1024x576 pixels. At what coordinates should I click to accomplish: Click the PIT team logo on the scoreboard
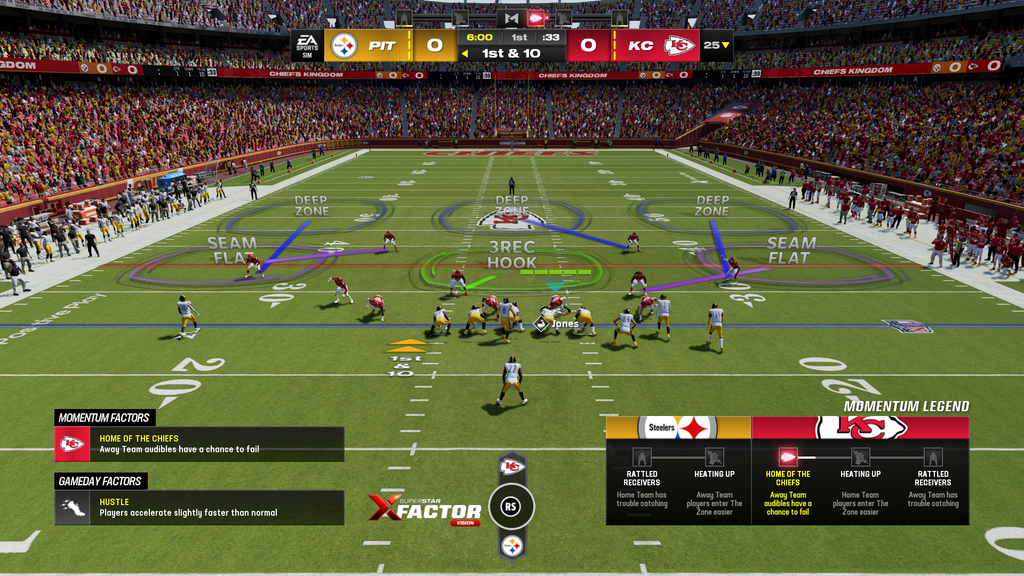click(344, 45)
